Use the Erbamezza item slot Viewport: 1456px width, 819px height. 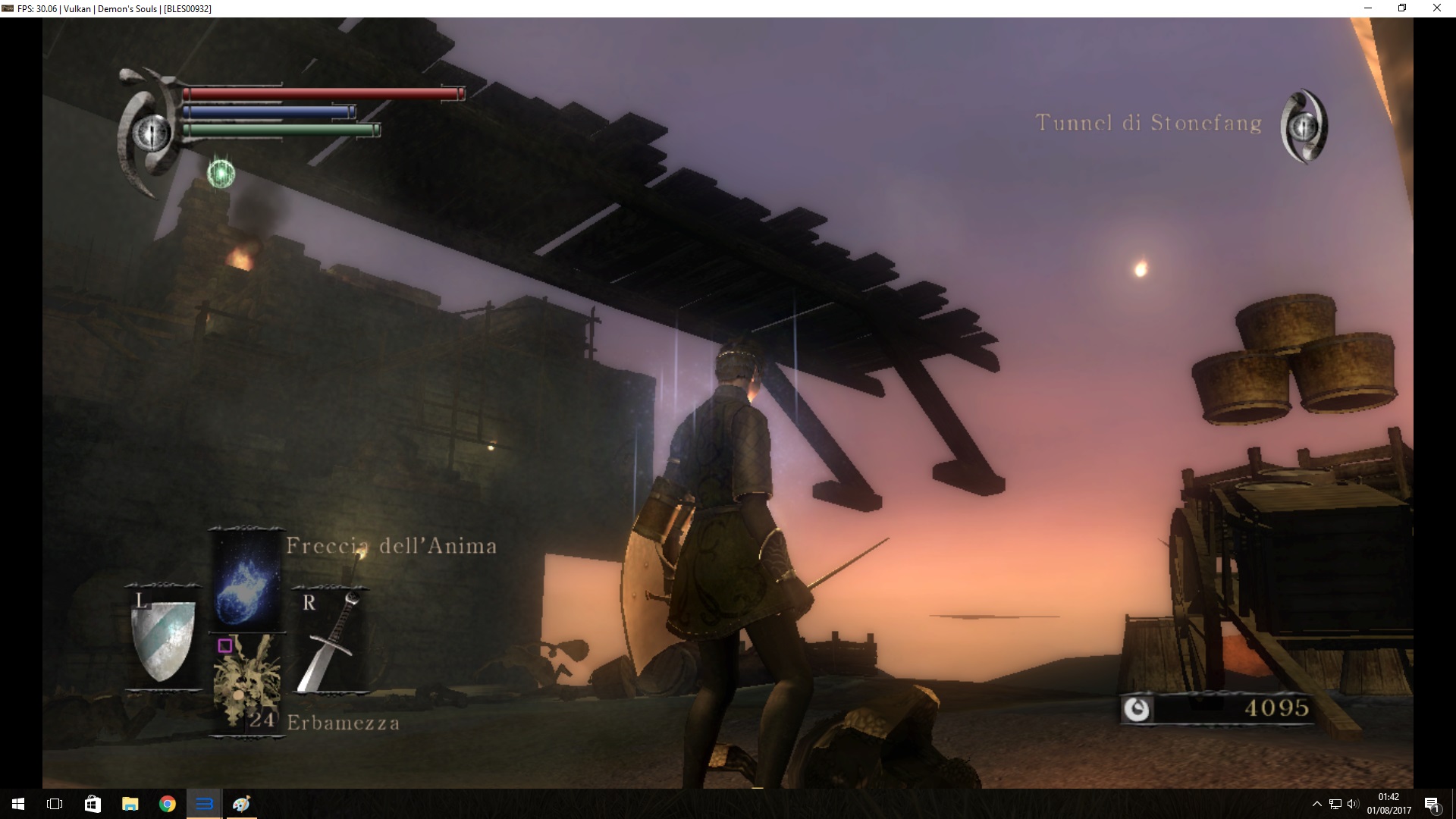246,682
